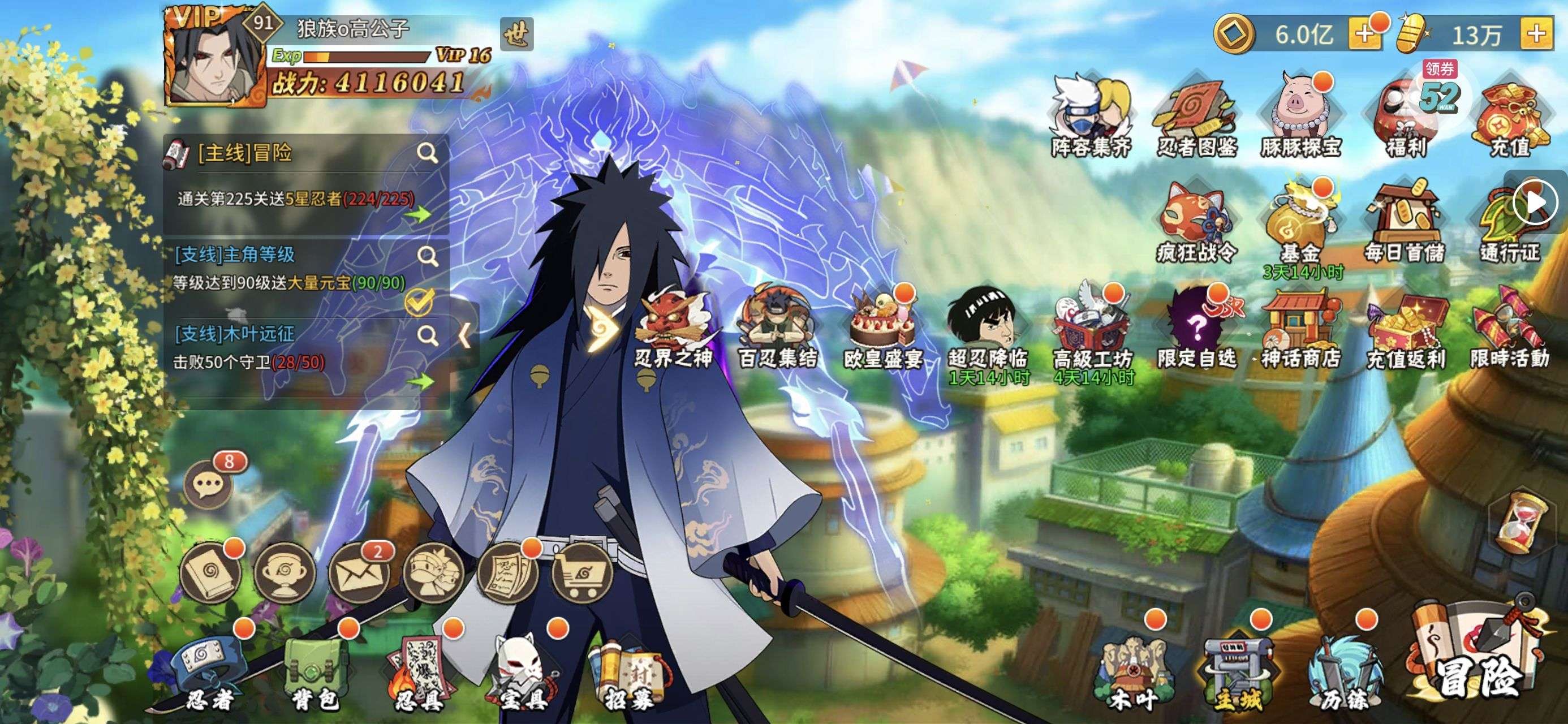Open the 欧皇盛宴 cake event

point(882,332)
